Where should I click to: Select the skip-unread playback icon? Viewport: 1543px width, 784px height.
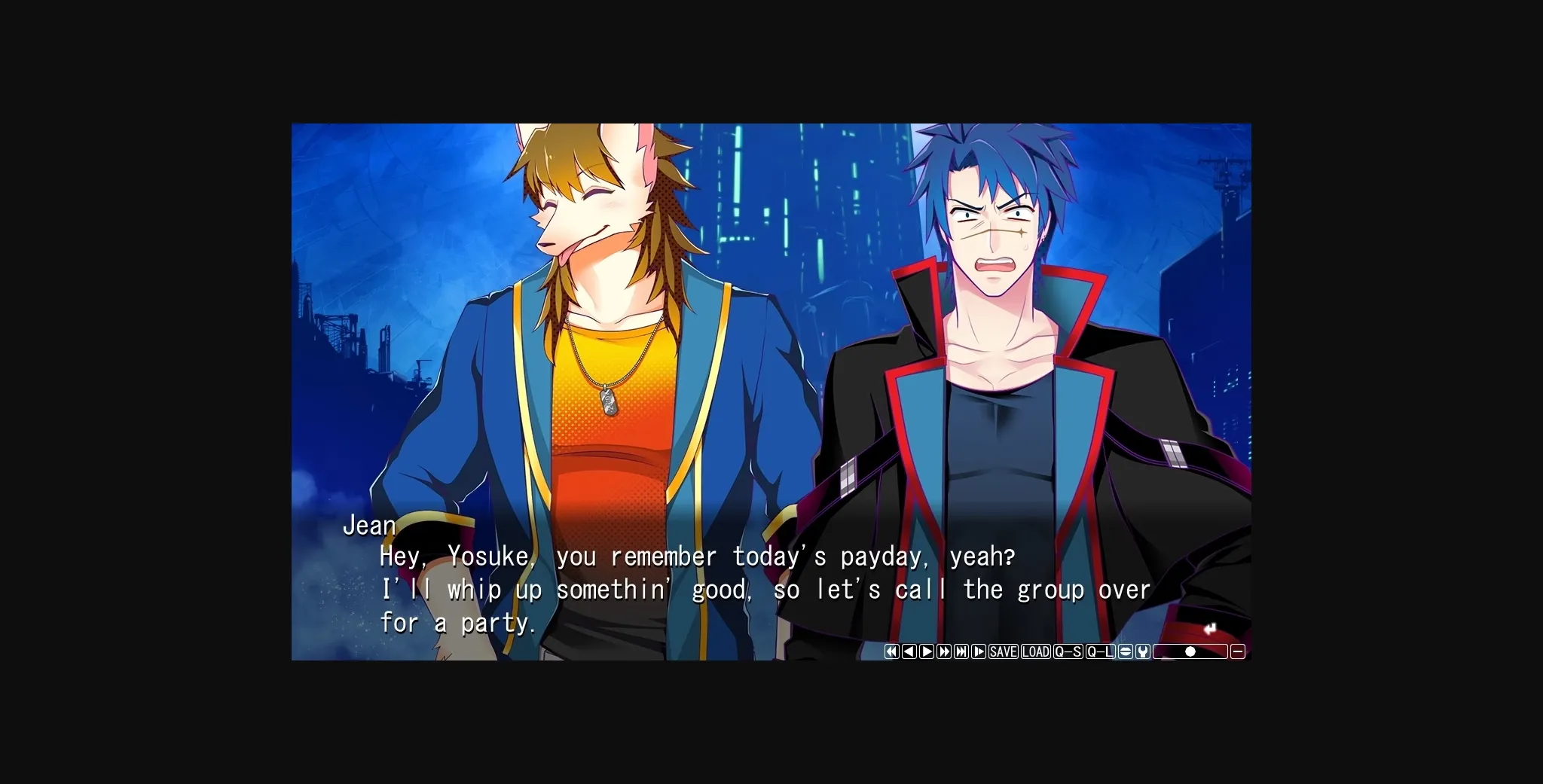[x=979, y=651]
